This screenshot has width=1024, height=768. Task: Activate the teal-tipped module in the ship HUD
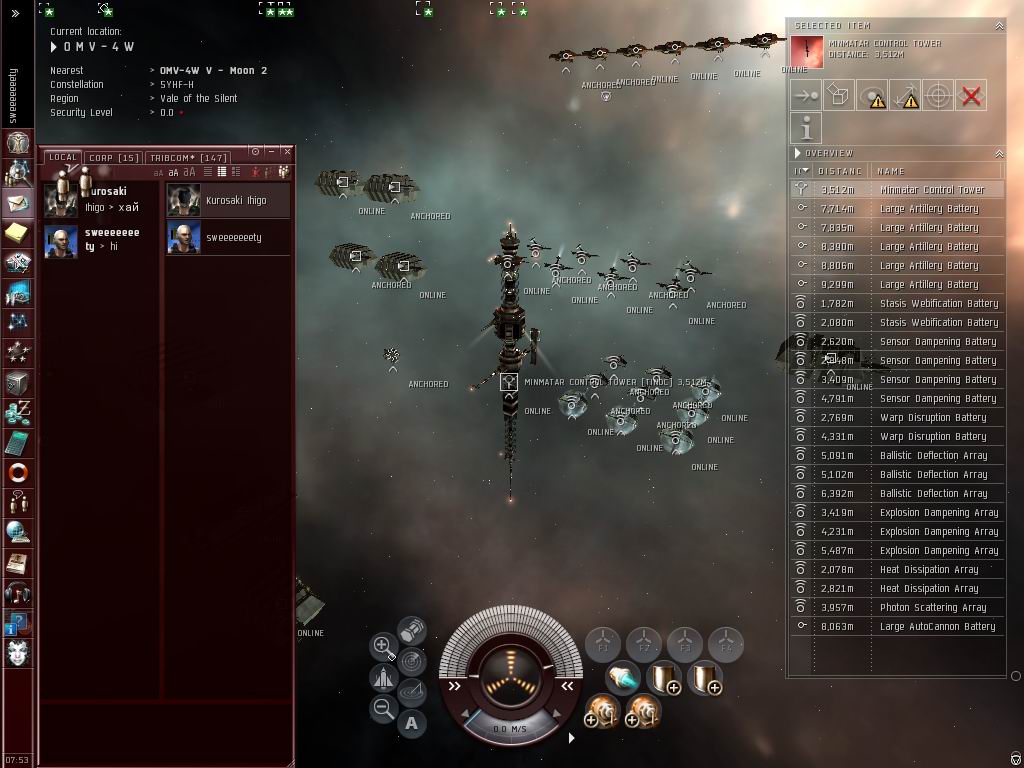pyautogui.click(x=623, y=680)
